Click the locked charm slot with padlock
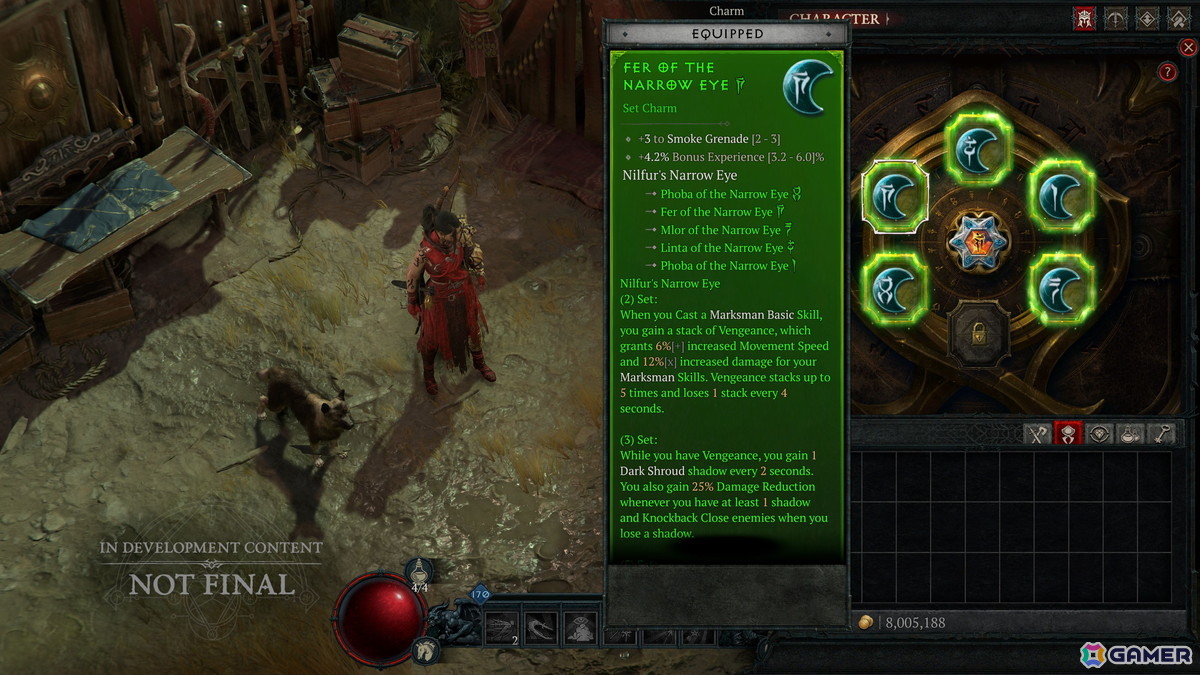1200x675 pixels. [x=979, y=331]
